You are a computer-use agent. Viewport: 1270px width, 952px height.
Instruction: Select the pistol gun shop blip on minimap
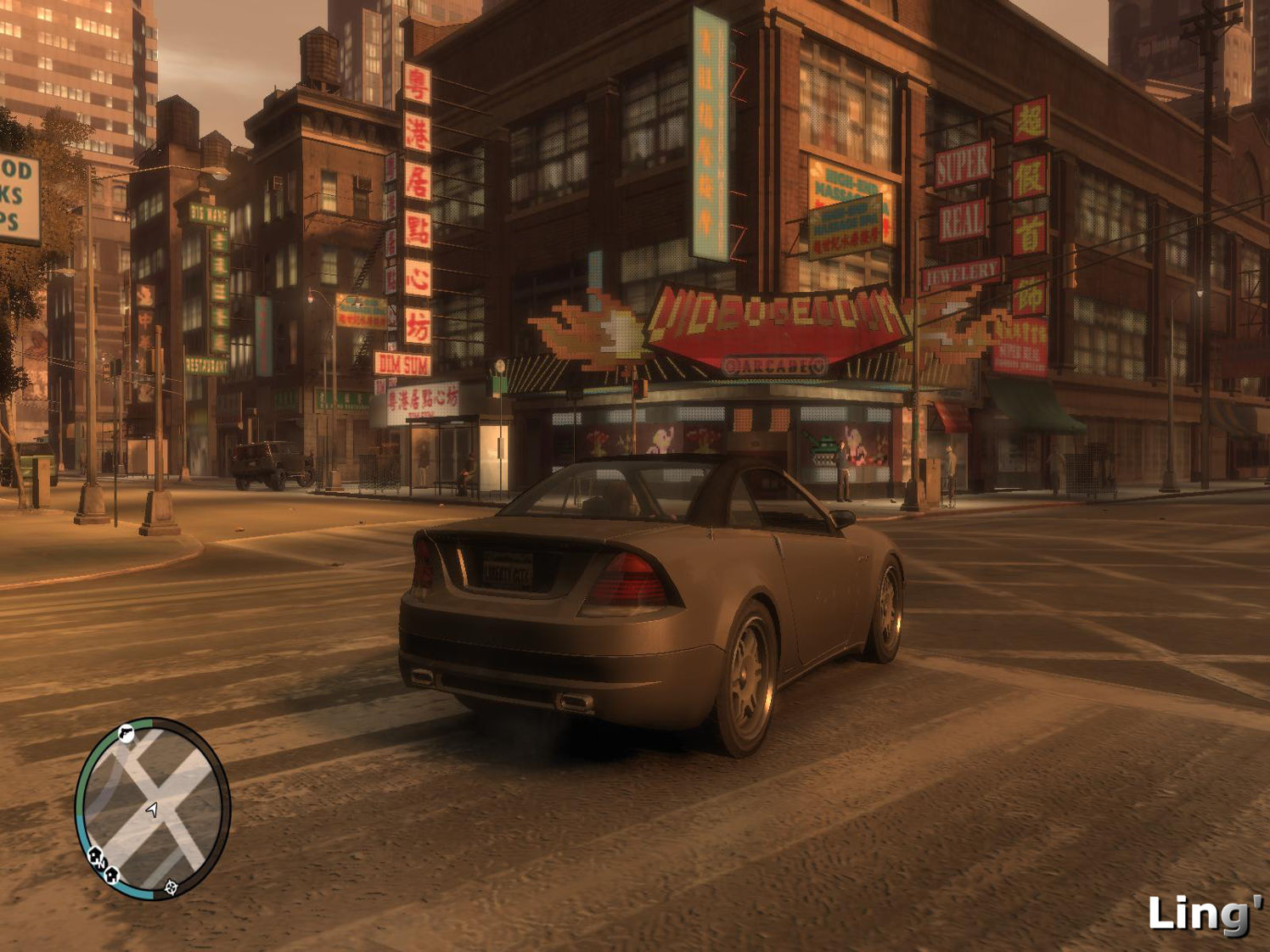click(x=126, y=733)
